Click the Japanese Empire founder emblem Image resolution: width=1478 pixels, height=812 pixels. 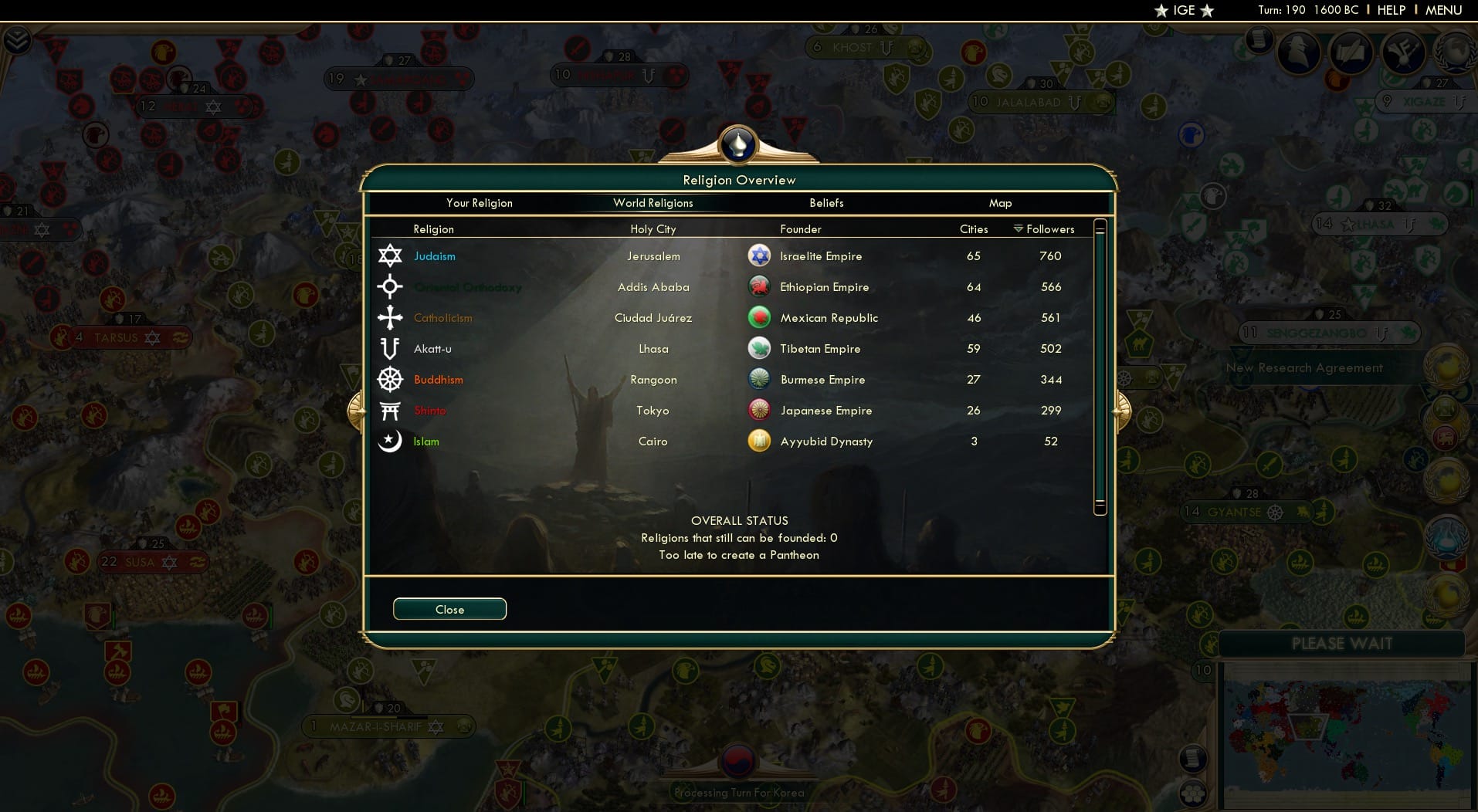coord(760,410)
